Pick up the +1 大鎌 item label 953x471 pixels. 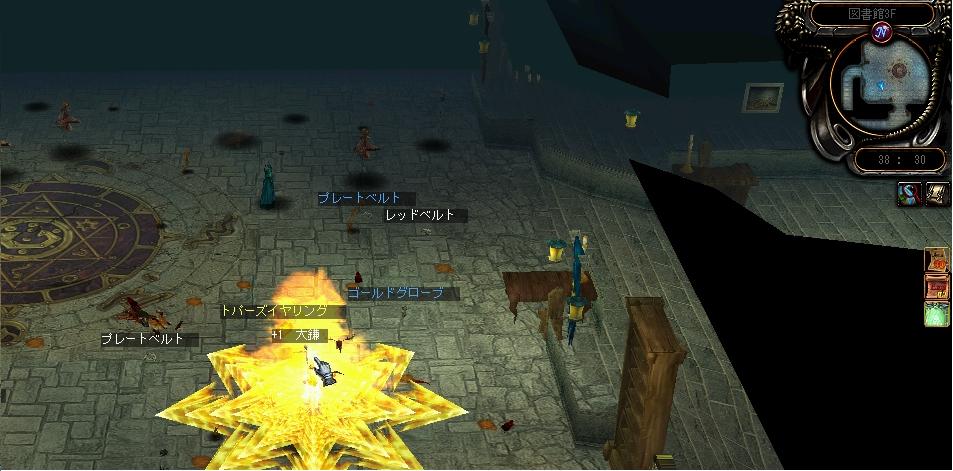pyautogui.click(x=299, y=335)
